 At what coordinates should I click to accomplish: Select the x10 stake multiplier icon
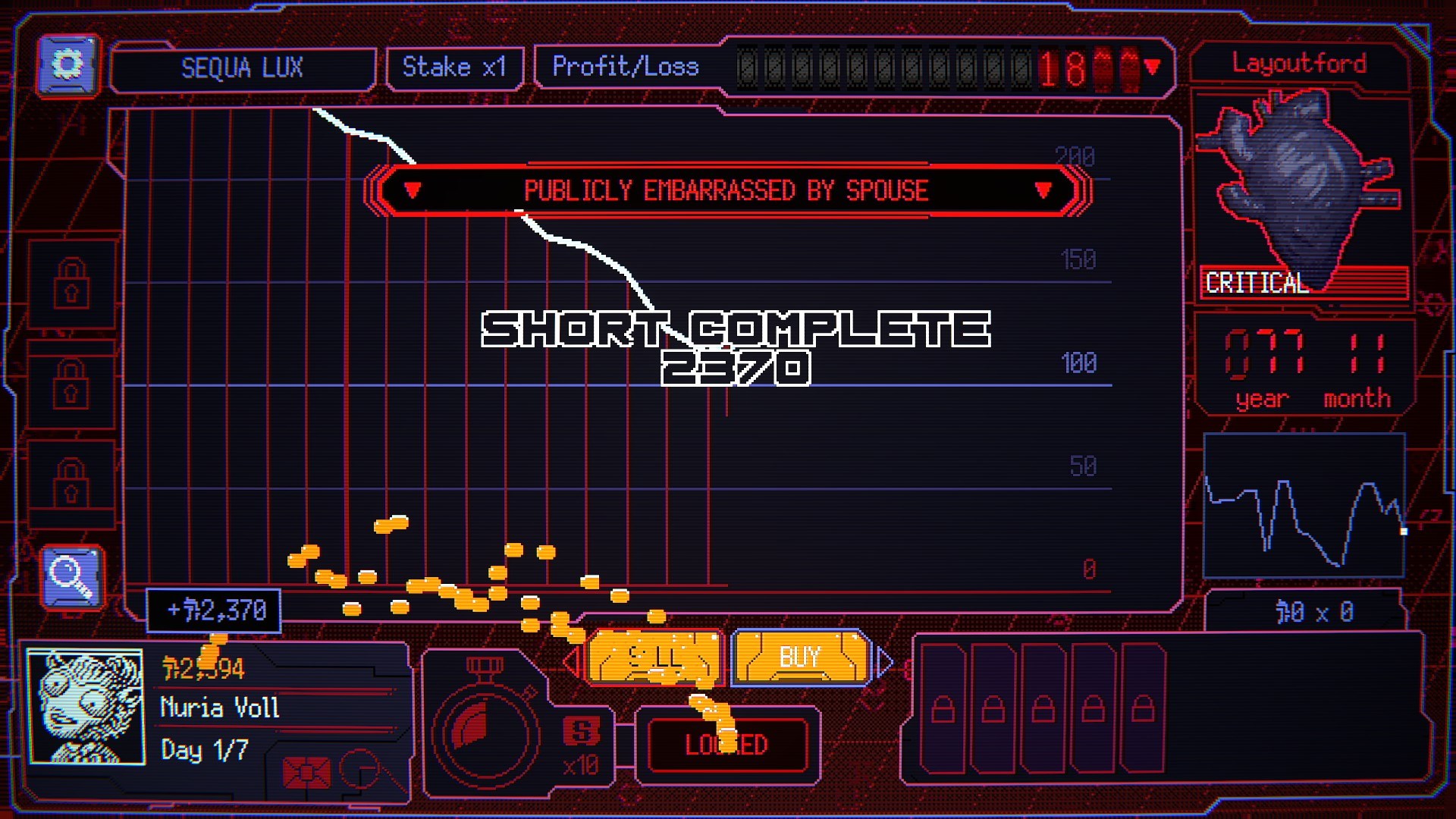point(582,739)
